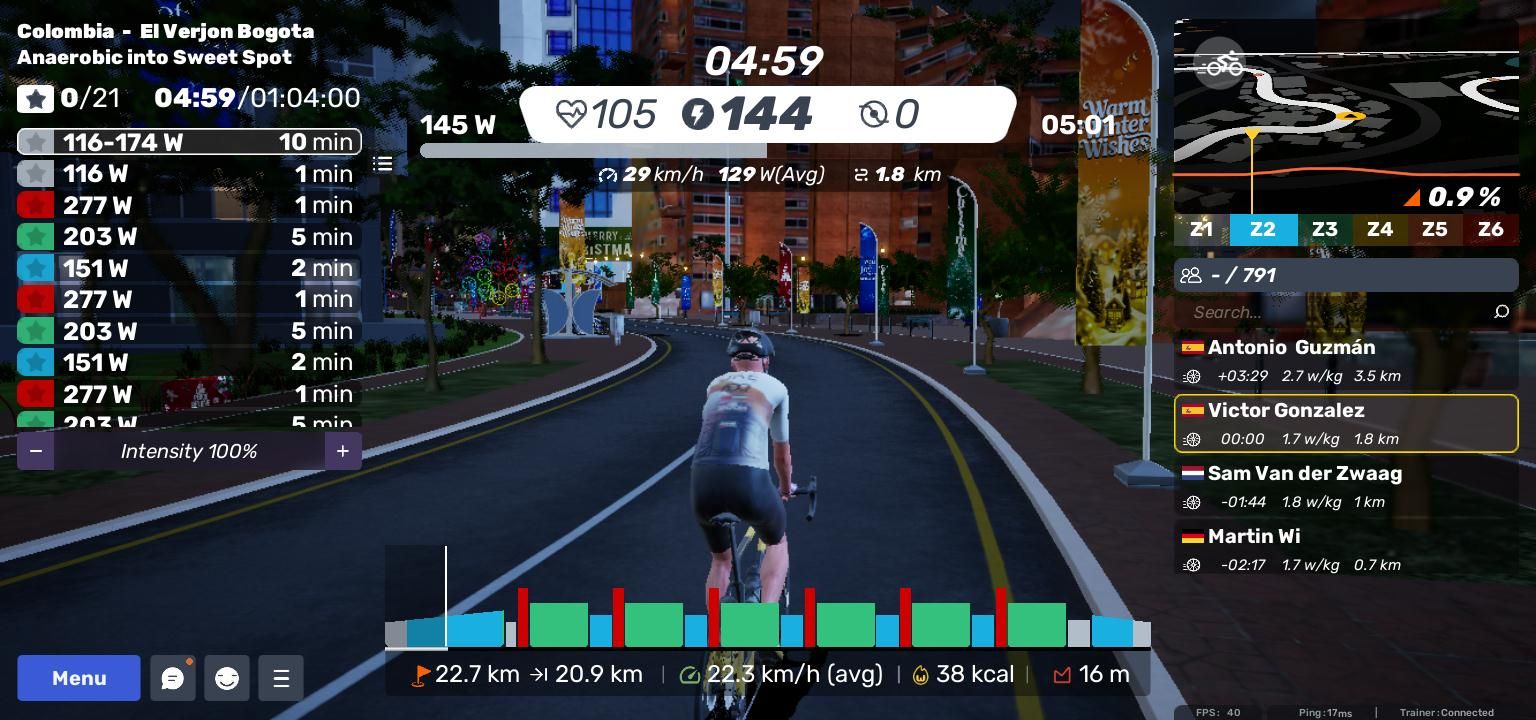Open the three-line list button beside emotes

point(281,679)
